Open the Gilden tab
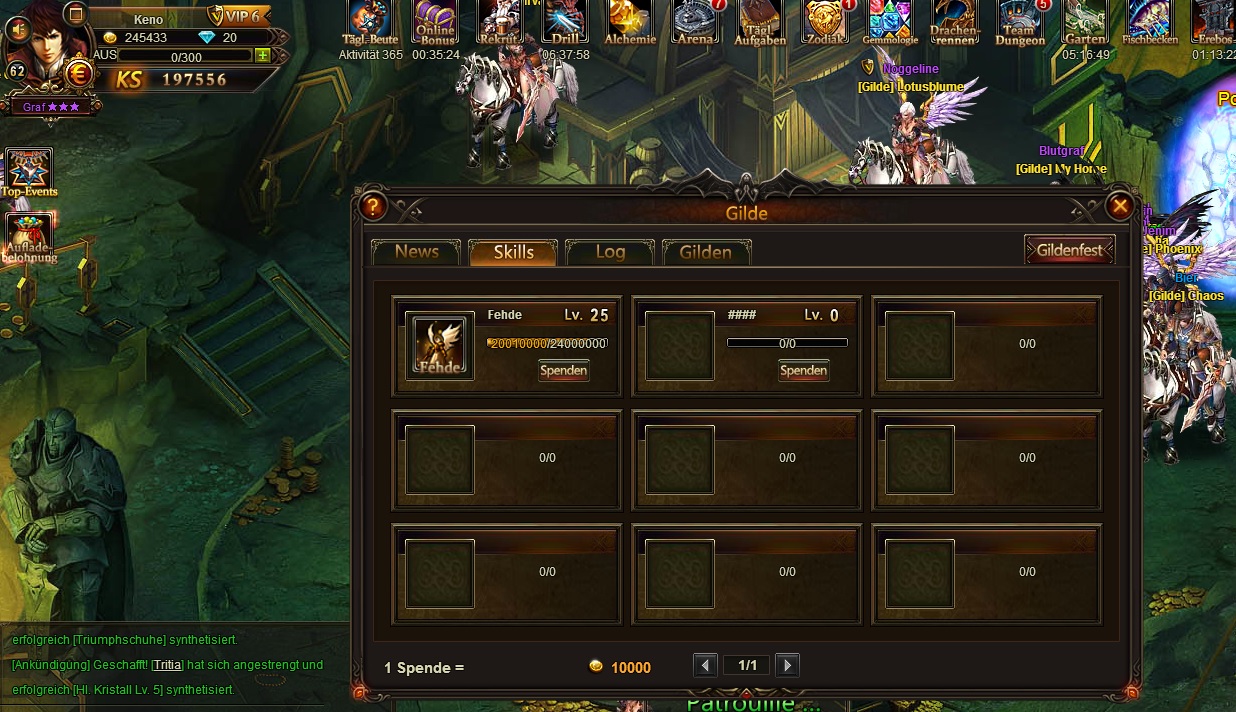 tap(706, 252)
